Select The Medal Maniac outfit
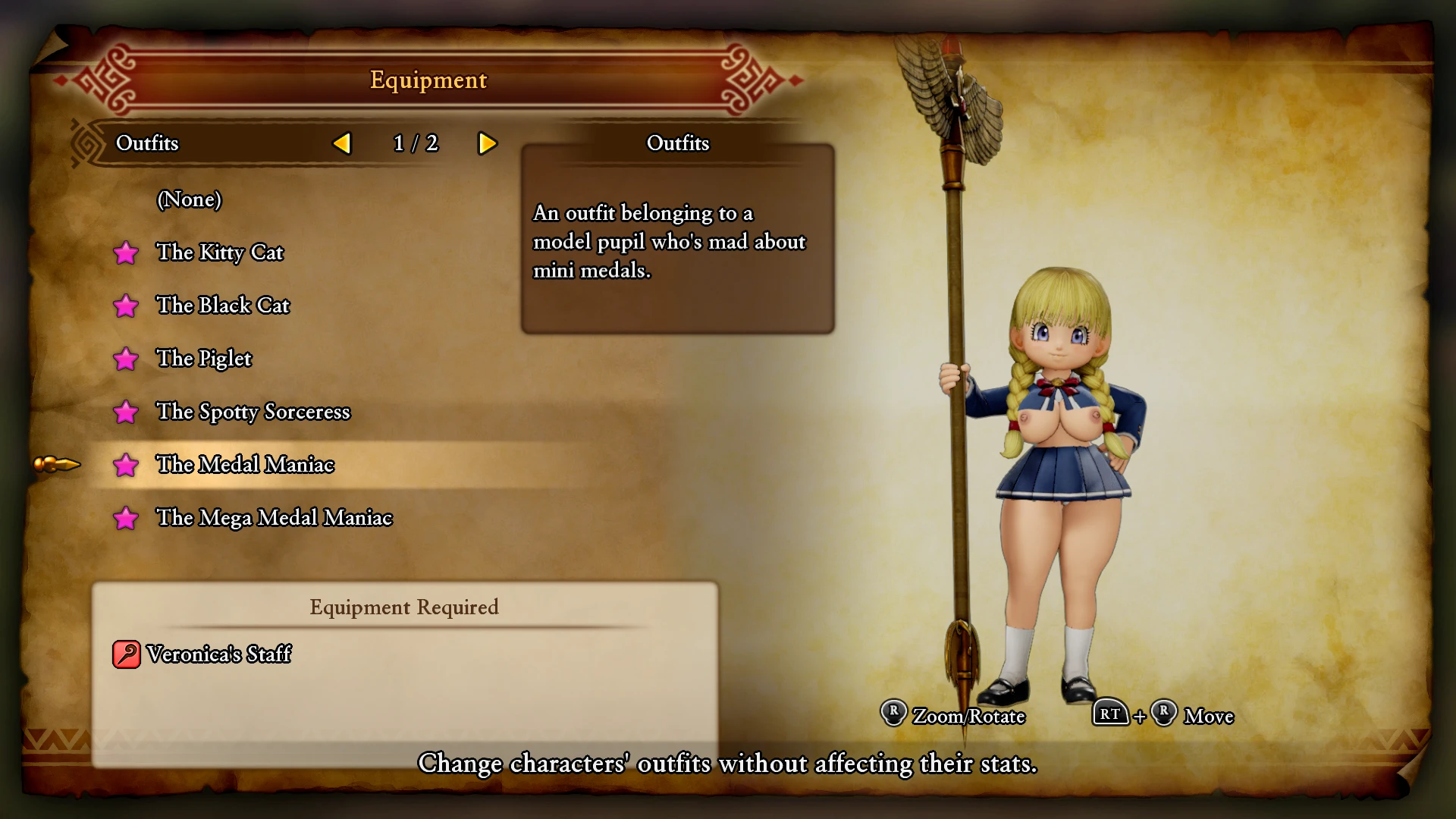Image resolution: width=1456 pixels, height=819 pixels. [x=244, y=465]
